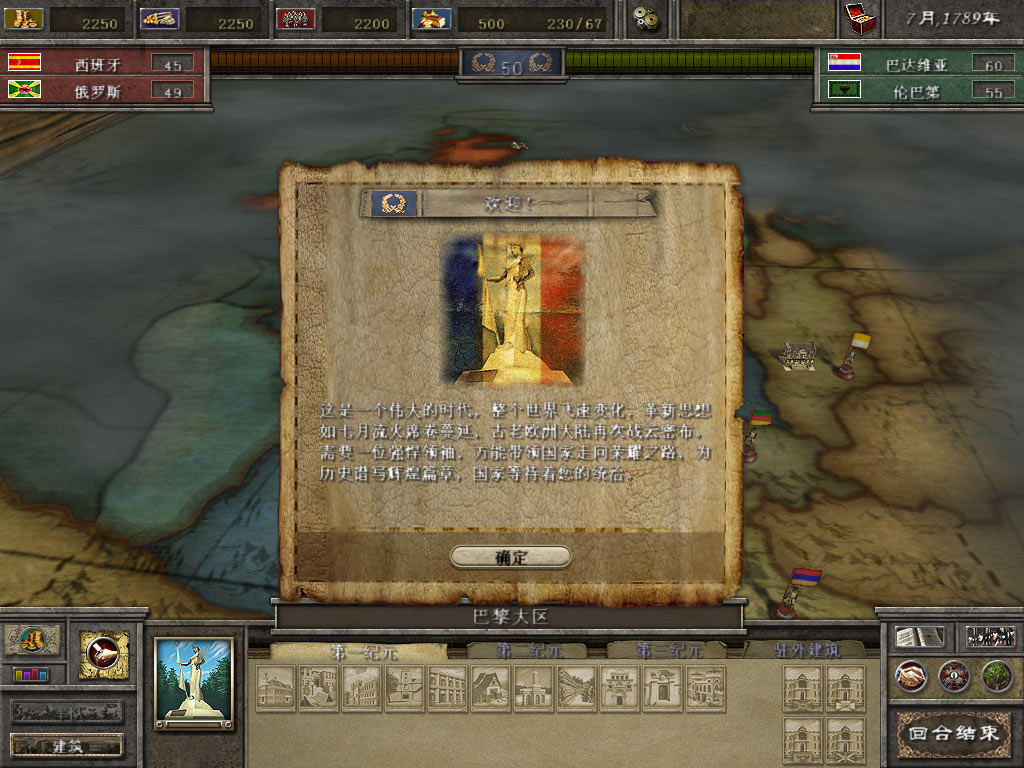Click the boots movement icon
Viewport: 1024px width, 768px height.
(32, 639)
